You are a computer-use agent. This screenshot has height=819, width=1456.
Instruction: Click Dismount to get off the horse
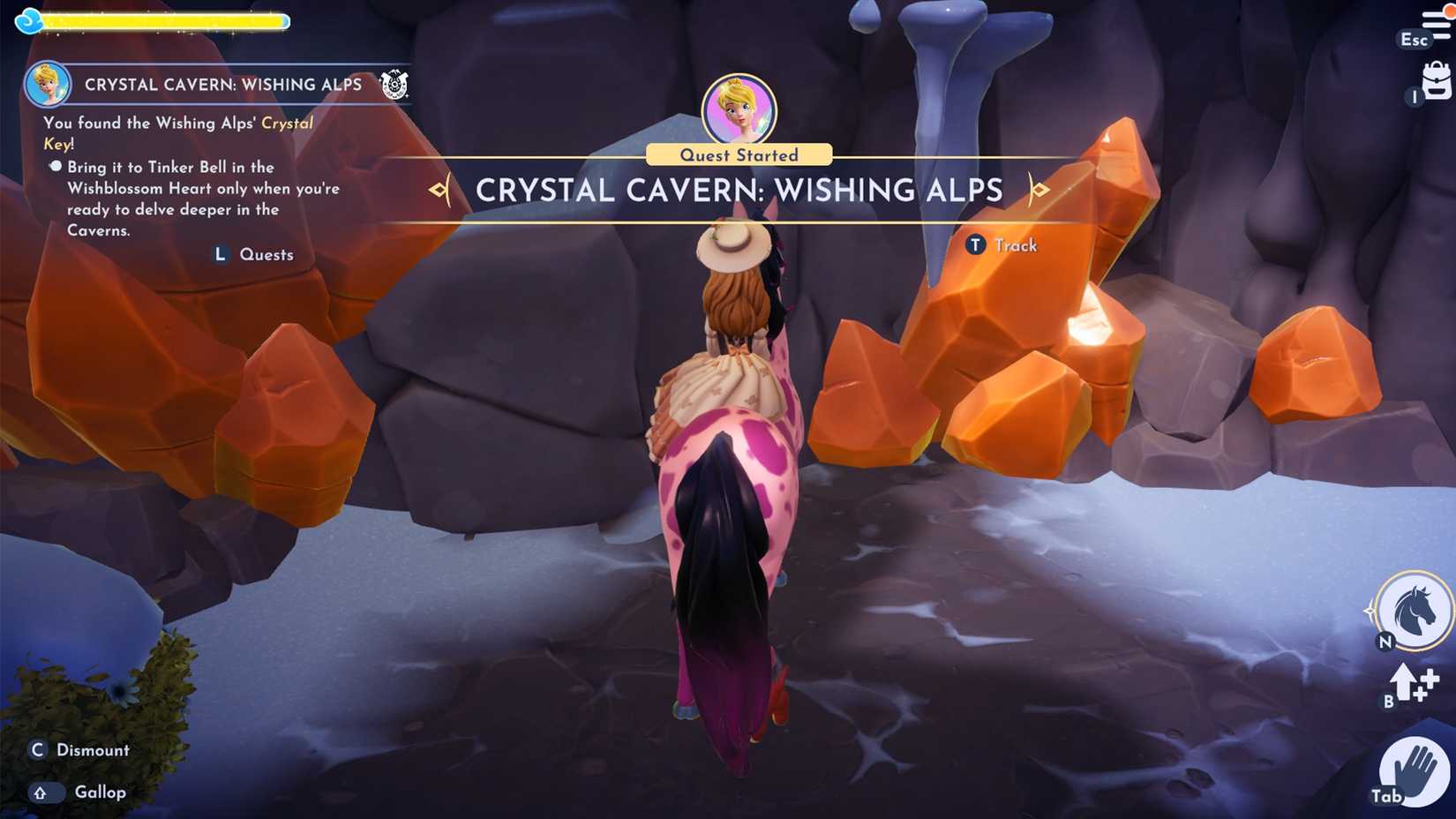point(79,749)
